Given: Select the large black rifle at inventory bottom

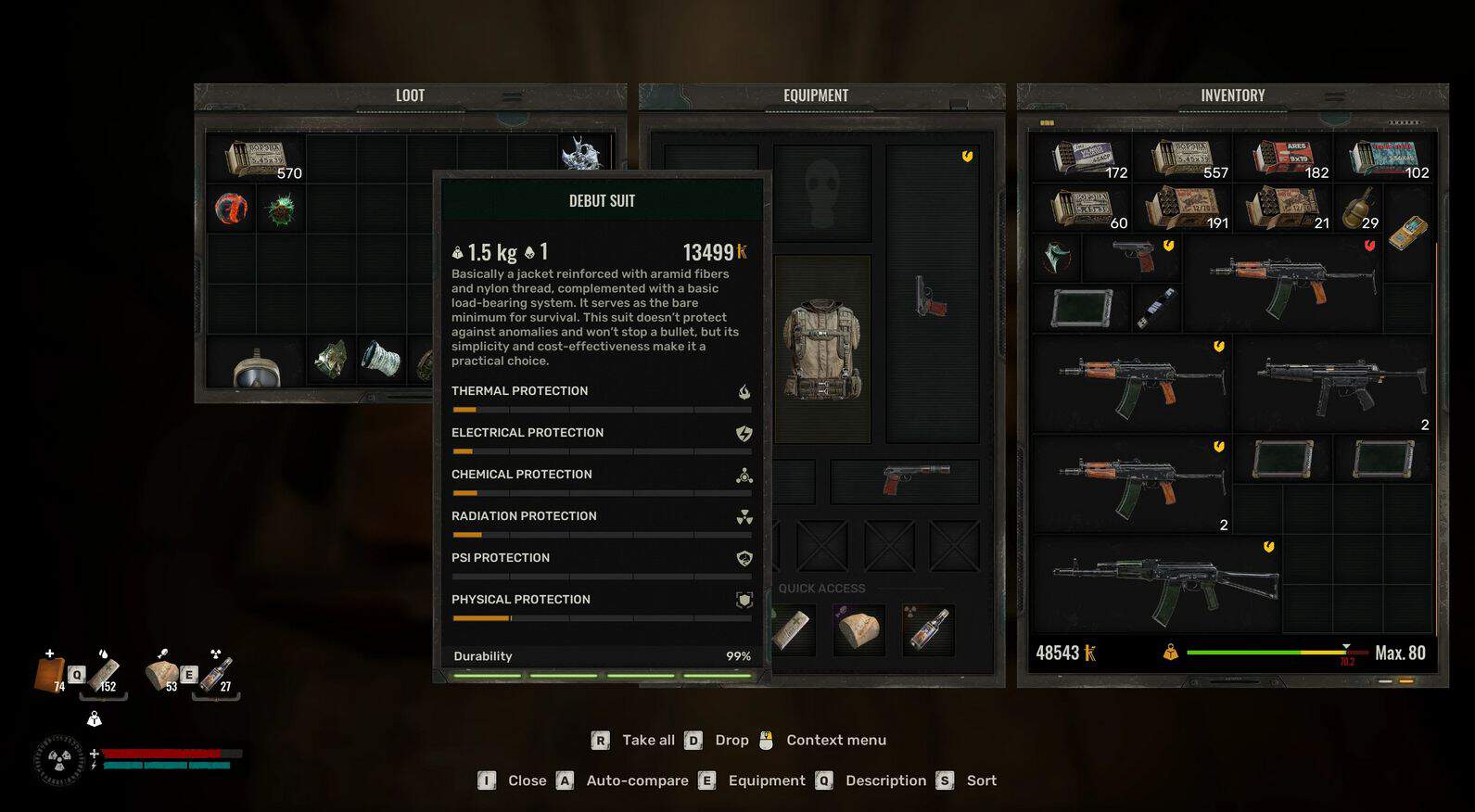Looking at the screenshot, I should point(1159,584).
